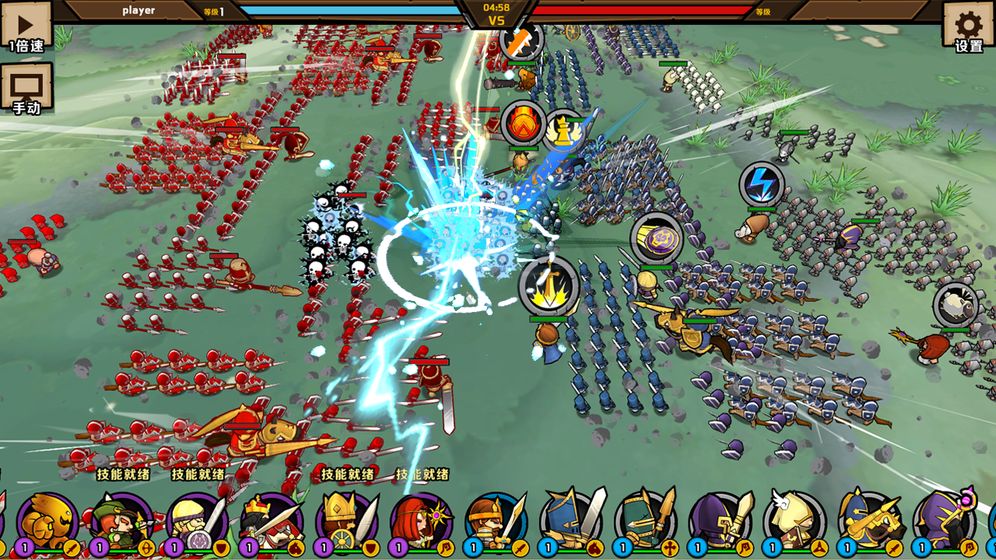Toggle the 1倍速 game speed button
996x560 pixels.
27,24
